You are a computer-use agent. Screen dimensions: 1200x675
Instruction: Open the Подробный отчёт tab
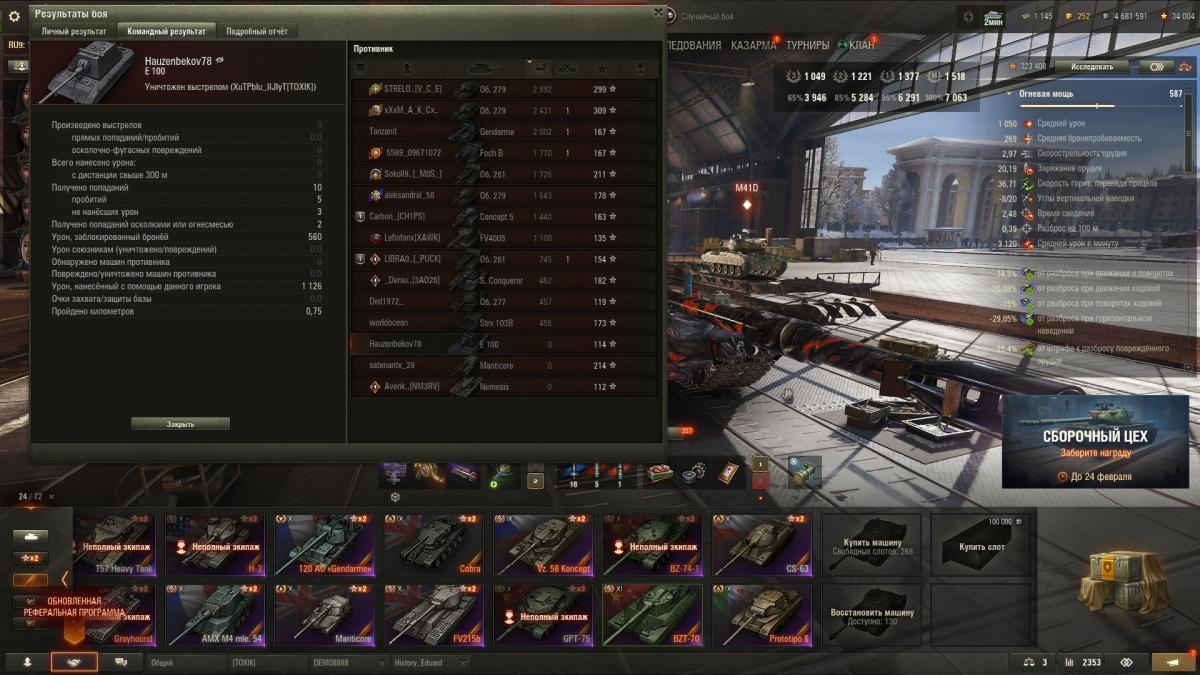click(x=256, y=31)
